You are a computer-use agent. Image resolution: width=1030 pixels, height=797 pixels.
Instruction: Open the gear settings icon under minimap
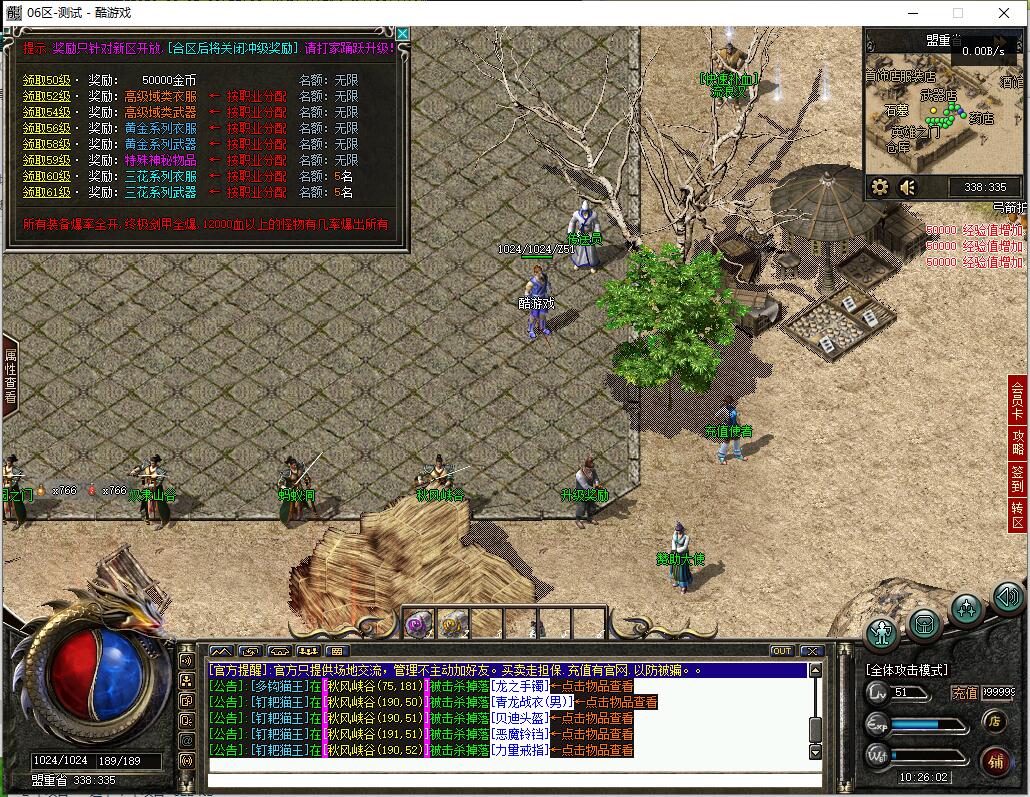coord(880,187)
